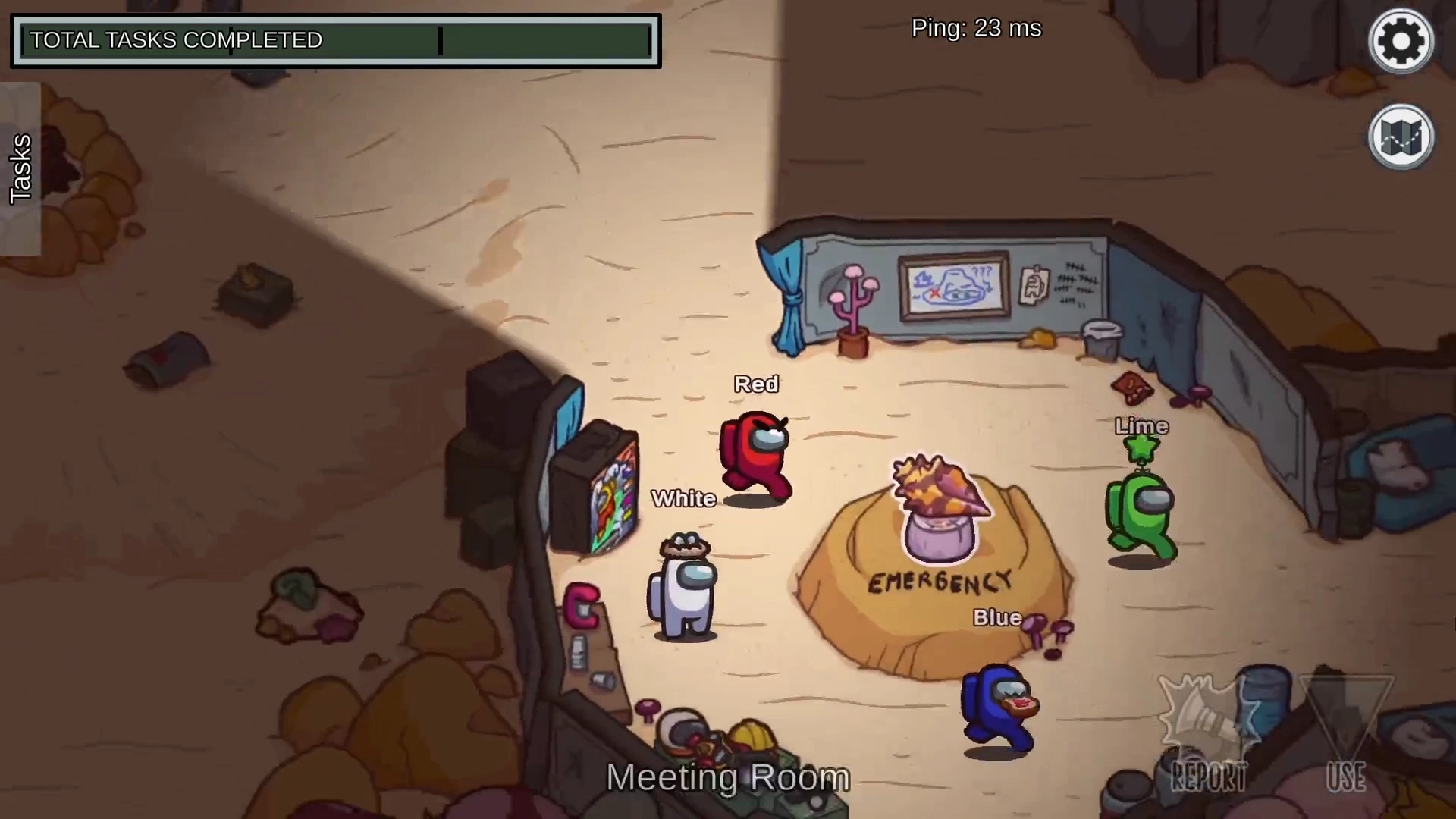1456x819 pixels.
Task: Click the pink plant beside the noticeboard
Action: (x=854, y=303)
